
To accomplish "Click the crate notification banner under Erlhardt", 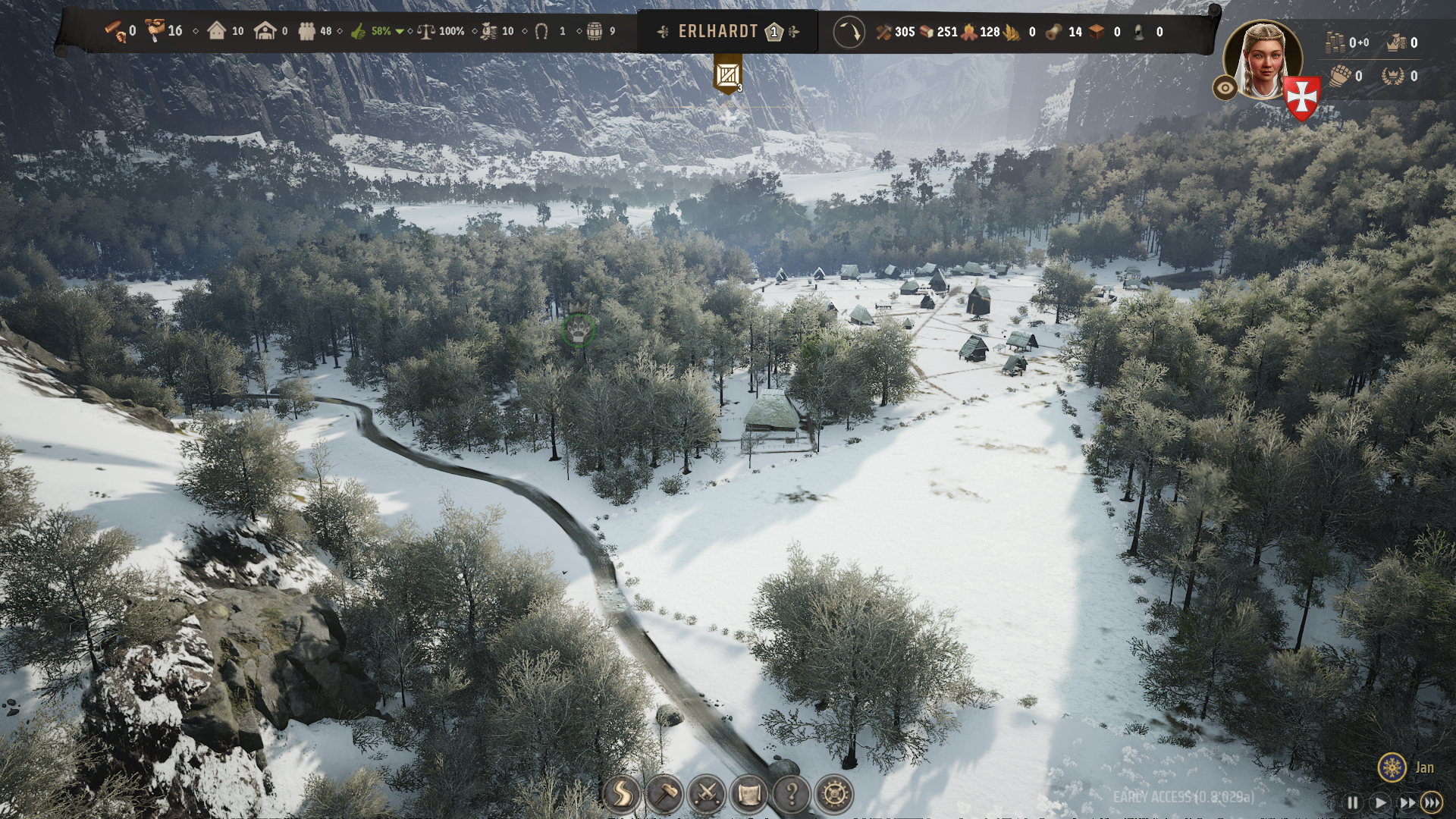I will point(728,76).
